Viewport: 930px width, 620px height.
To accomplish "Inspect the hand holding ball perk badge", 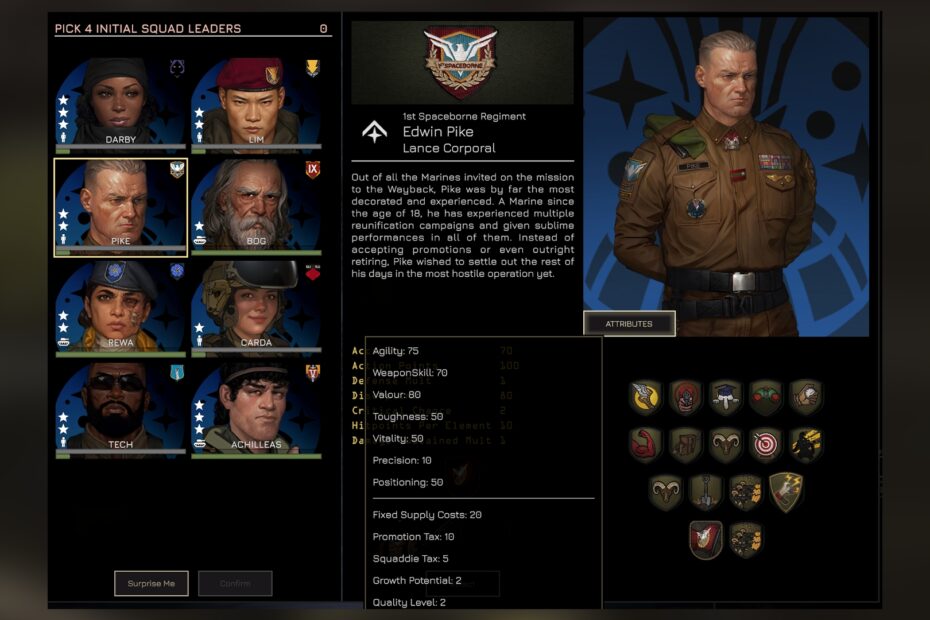I will coord(805,396).
